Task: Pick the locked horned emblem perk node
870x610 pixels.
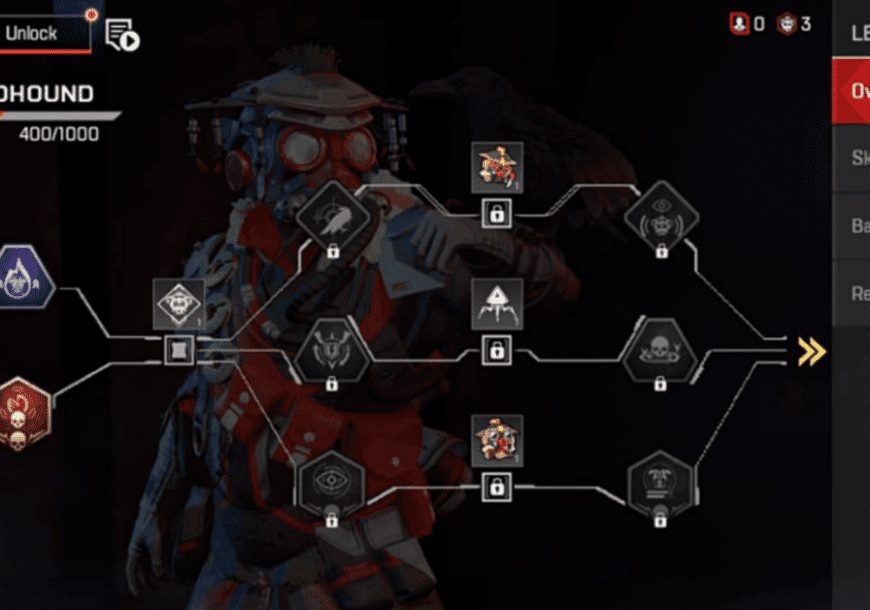Action: point(331,351)
